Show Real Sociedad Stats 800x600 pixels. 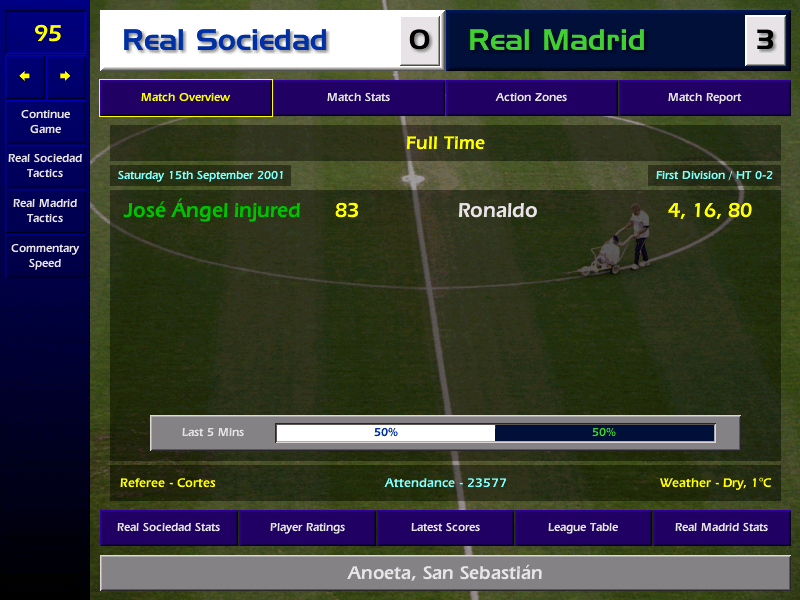[169, 527]
